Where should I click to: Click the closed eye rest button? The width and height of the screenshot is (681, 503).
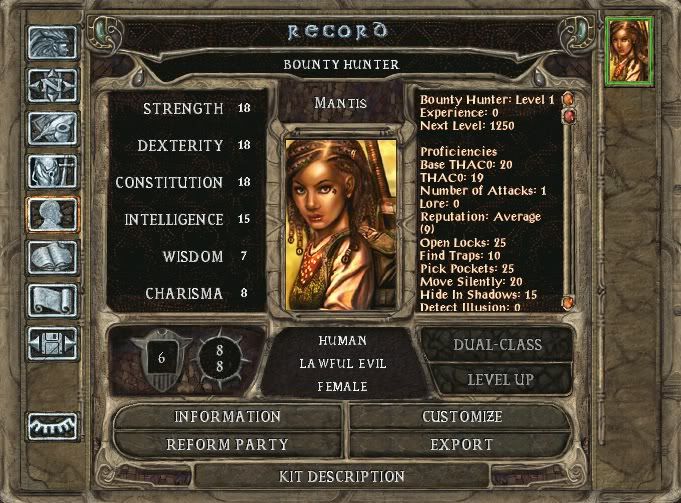pos(53,426)
